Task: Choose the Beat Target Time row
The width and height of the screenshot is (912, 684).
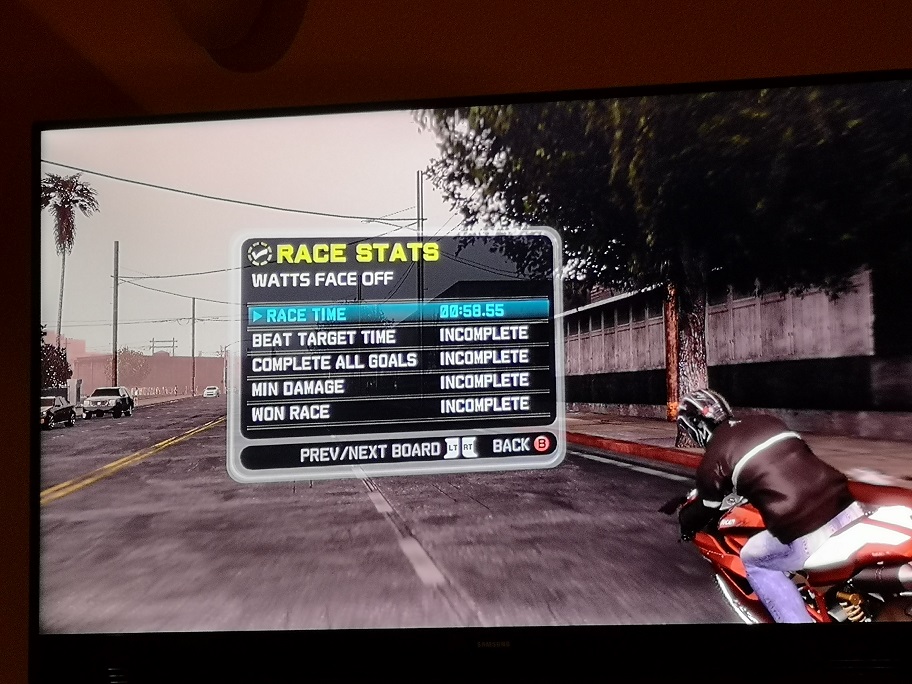Action: 398,337
